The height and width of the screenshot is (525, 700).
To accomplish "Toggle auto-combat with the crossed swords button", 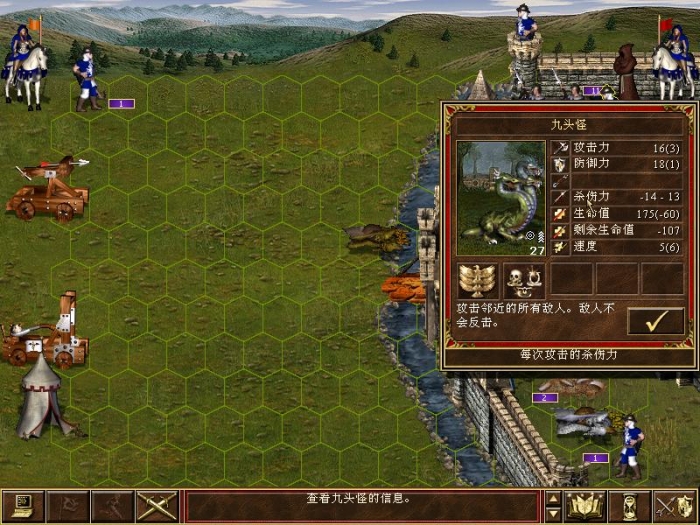I will coord(156,506).
